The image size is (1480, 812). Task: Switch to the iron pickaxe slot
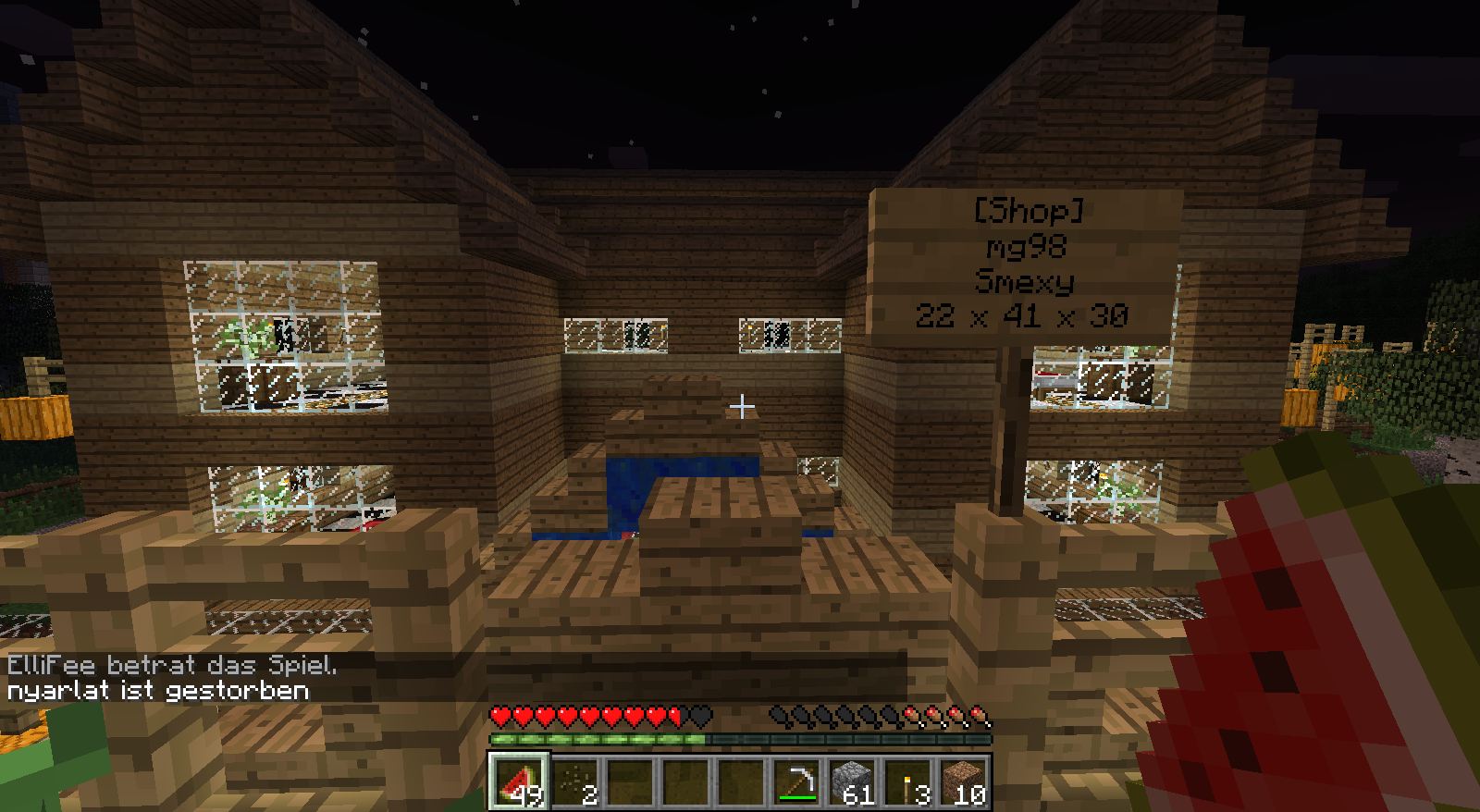795,781
